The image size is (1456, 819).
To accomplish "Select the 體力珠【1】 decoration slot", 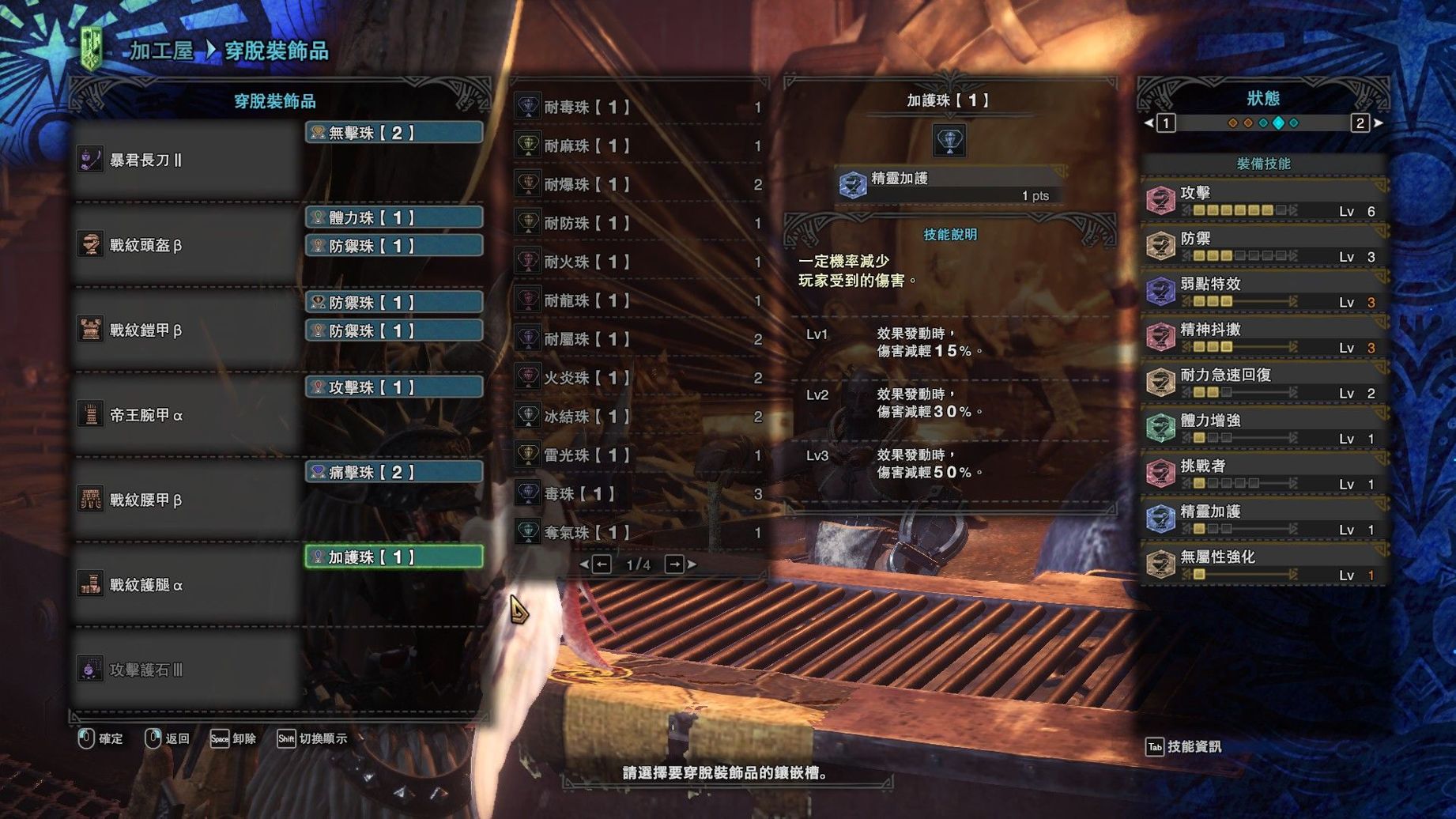I will pos(394,217).
